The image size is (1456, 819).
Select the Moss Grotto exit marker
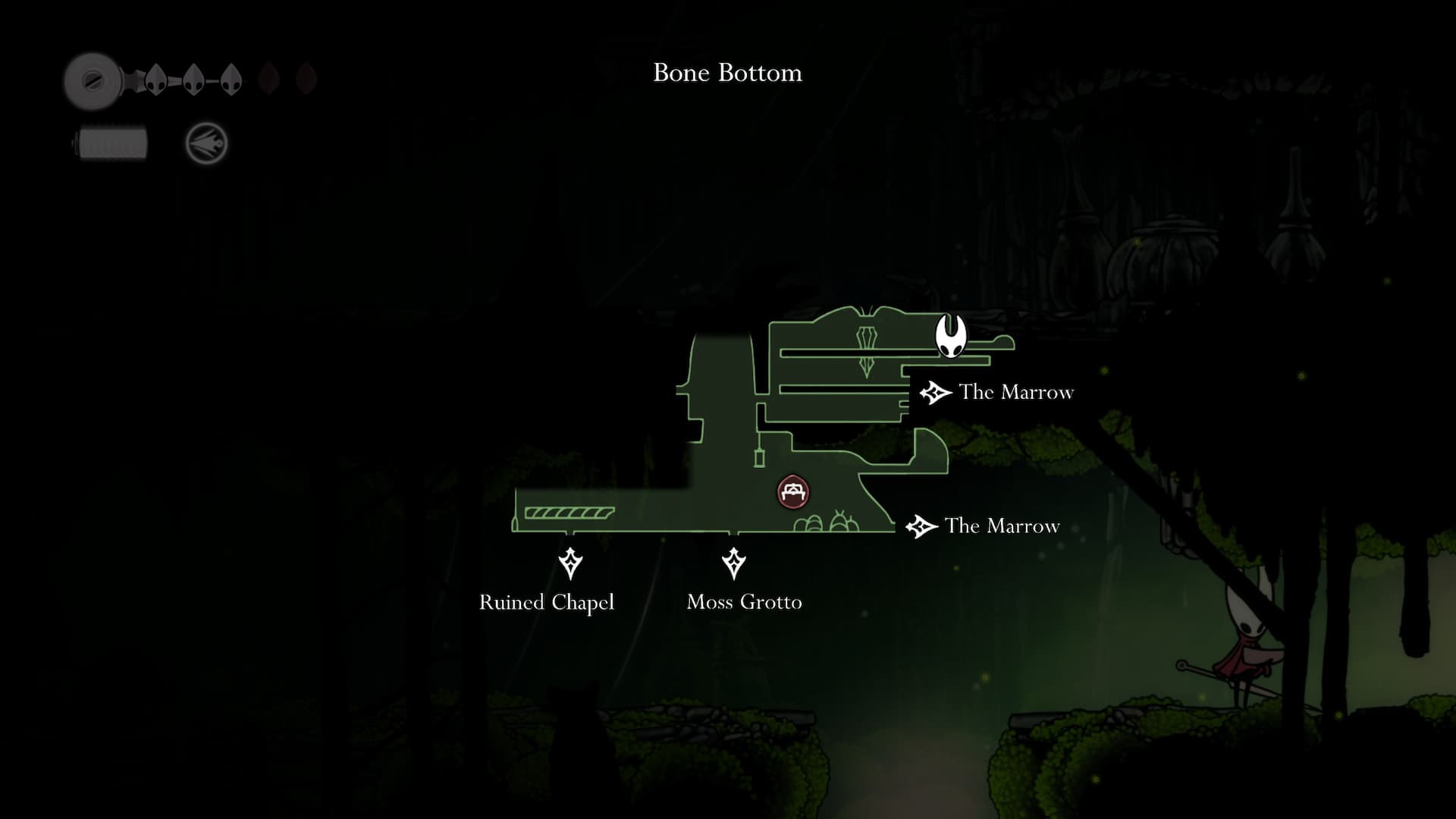(x=733, y=563)
